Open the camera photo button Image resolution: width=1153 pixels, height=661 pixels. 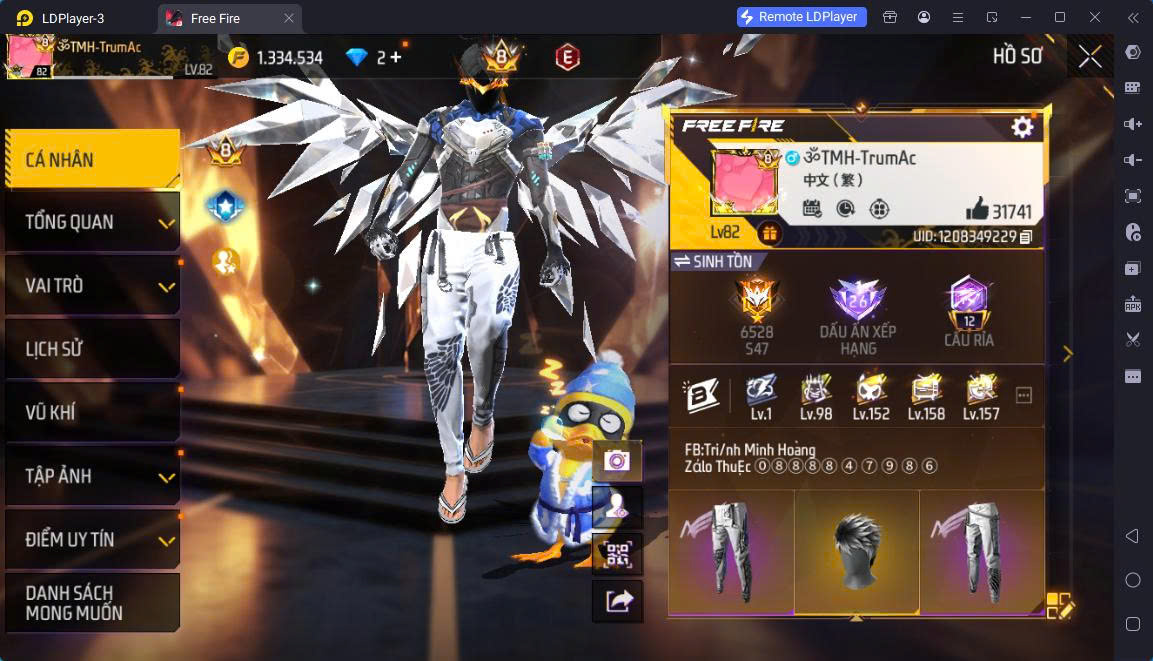point(617,461)
